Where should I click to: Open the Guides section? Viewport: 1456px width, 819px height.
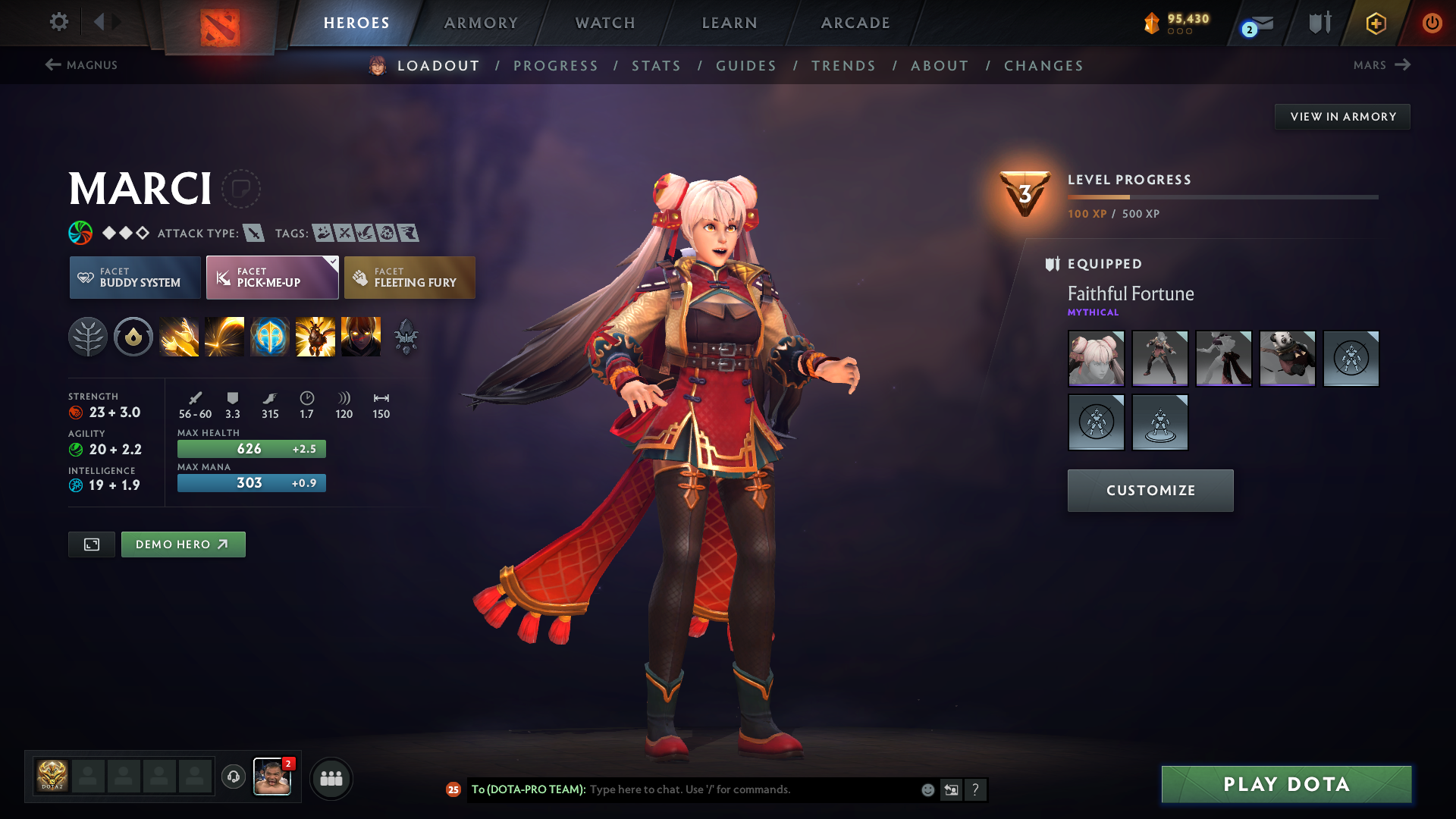point(746,66)
